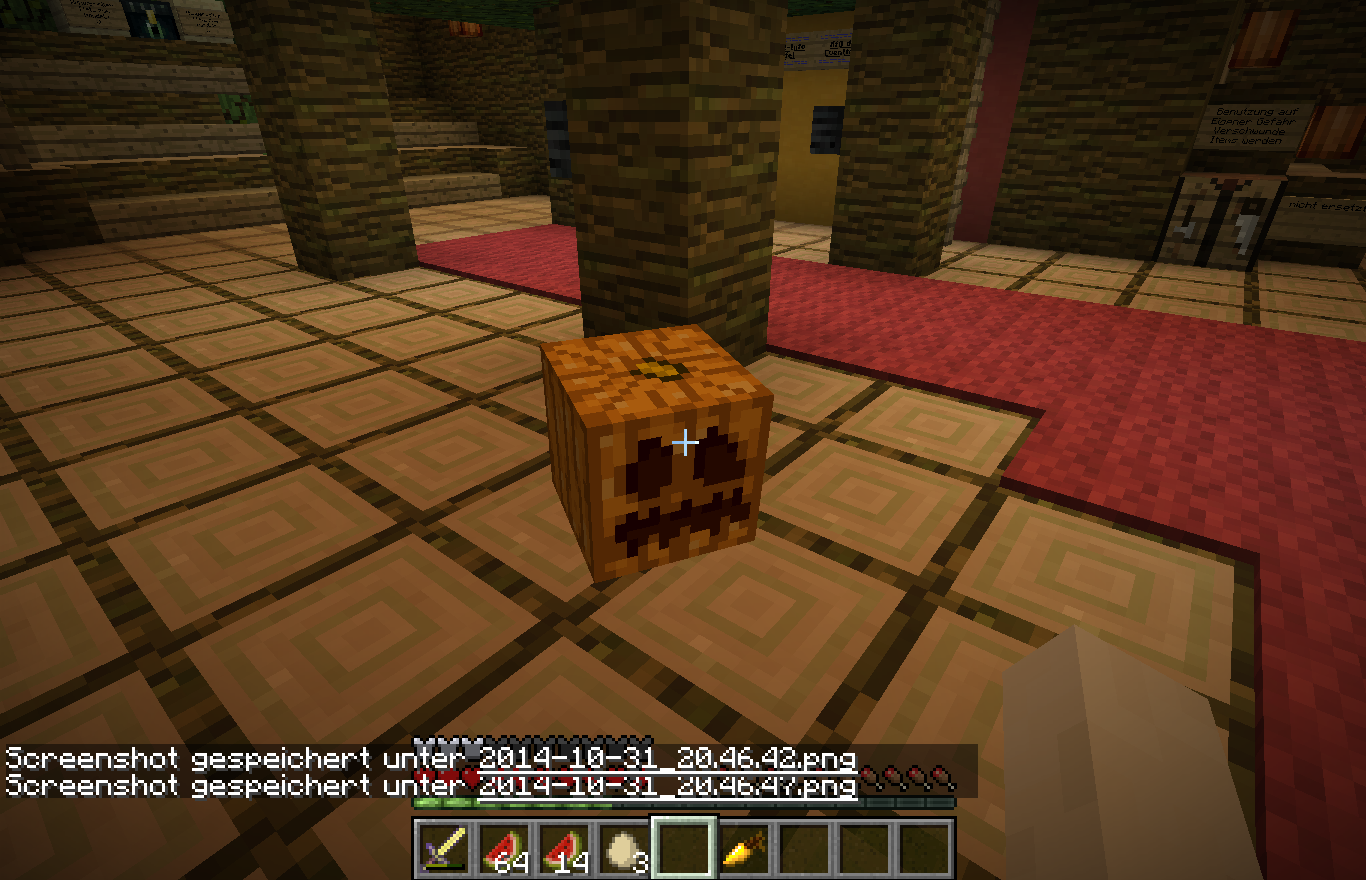Select the golden carrot hotbar slot

coord(744,848)
